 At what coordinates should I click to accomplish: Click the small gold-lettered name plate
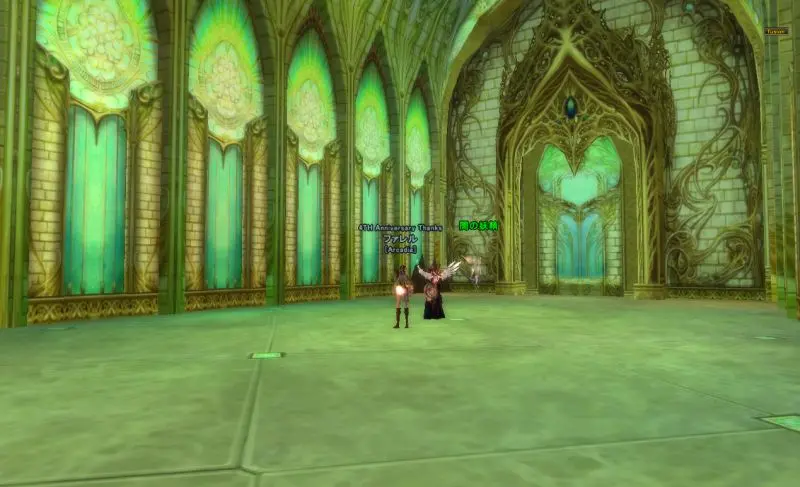tap(776, 31)
